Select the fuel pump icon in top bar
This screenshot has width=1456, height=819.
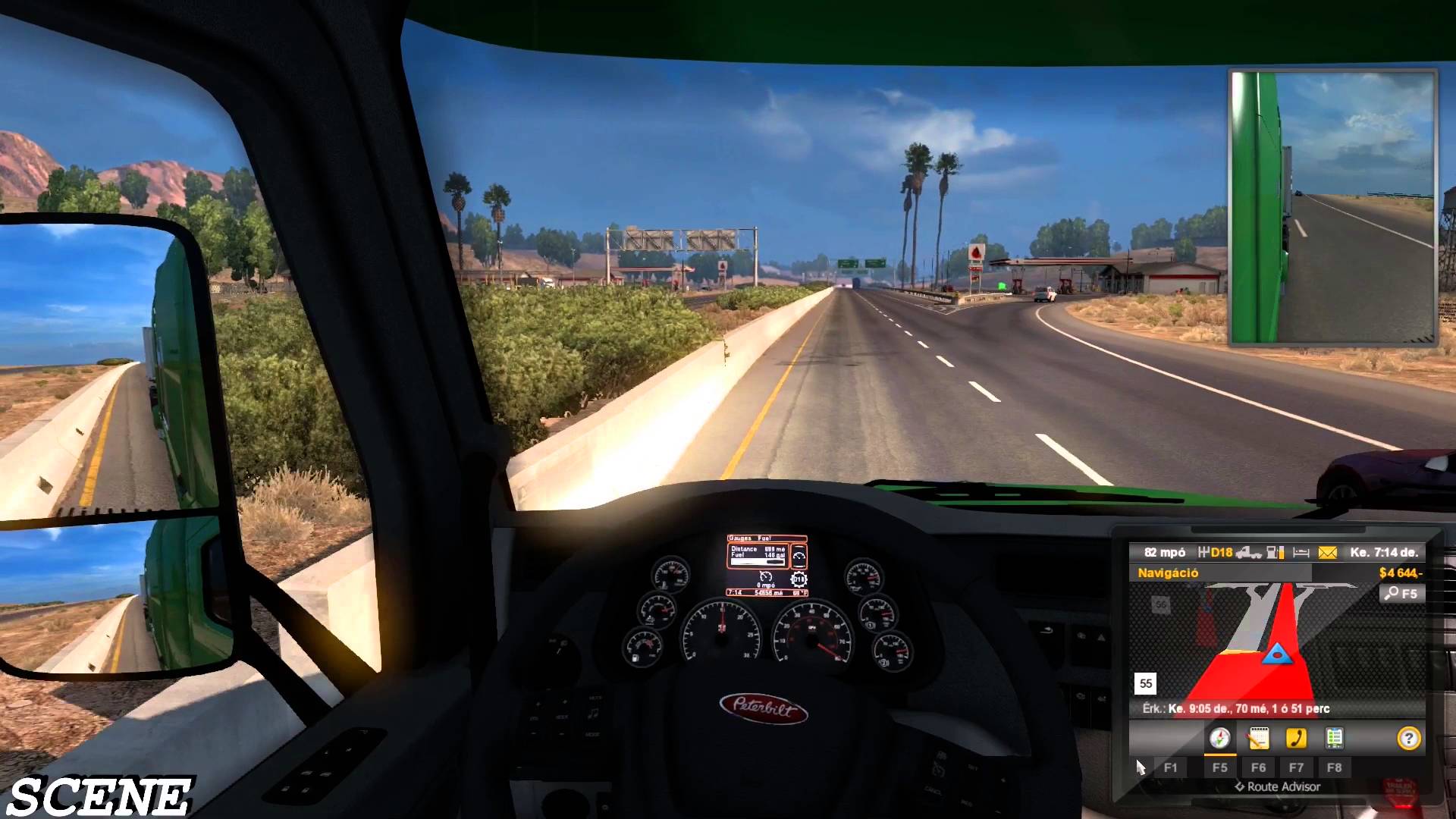[1274, 553]
